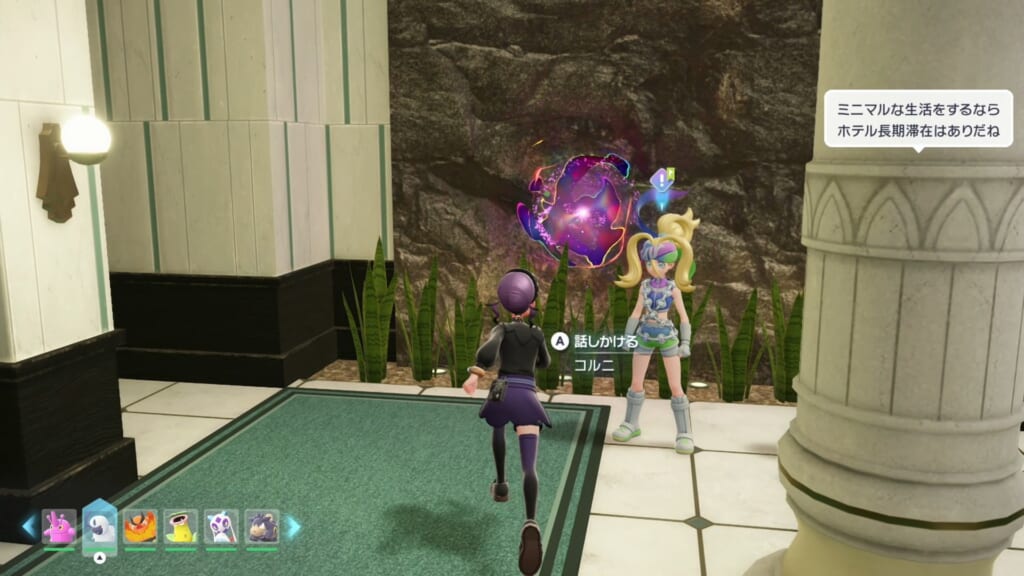The image size is (1024, 576).
Task: Select the highlighted Absol party slot
Action: [99, 524]
